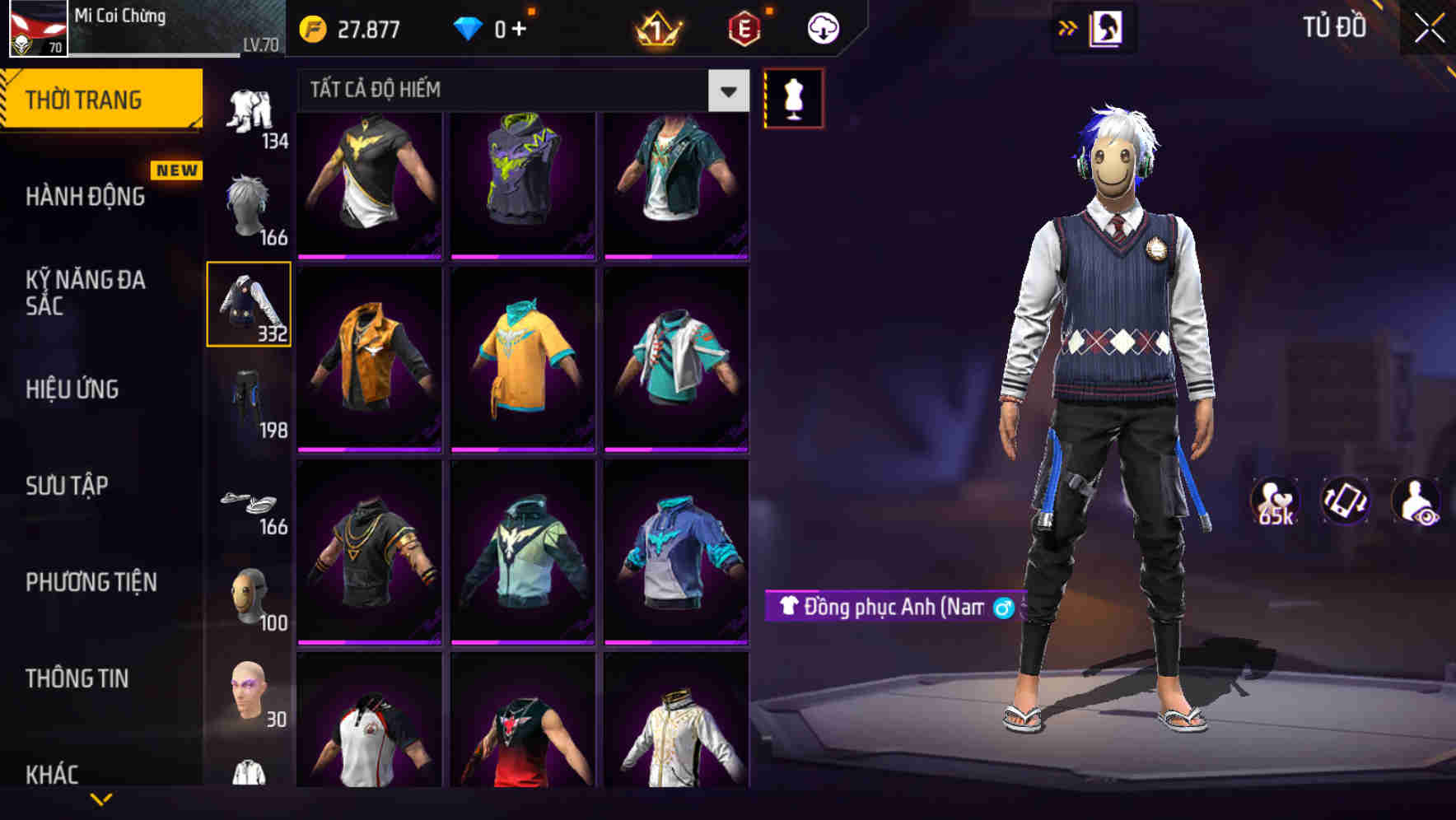The width and height of the screenshot is (1456, 820).
Task: Collapse the sidebar with double-arrow chevron
Action: point(1068,26)
